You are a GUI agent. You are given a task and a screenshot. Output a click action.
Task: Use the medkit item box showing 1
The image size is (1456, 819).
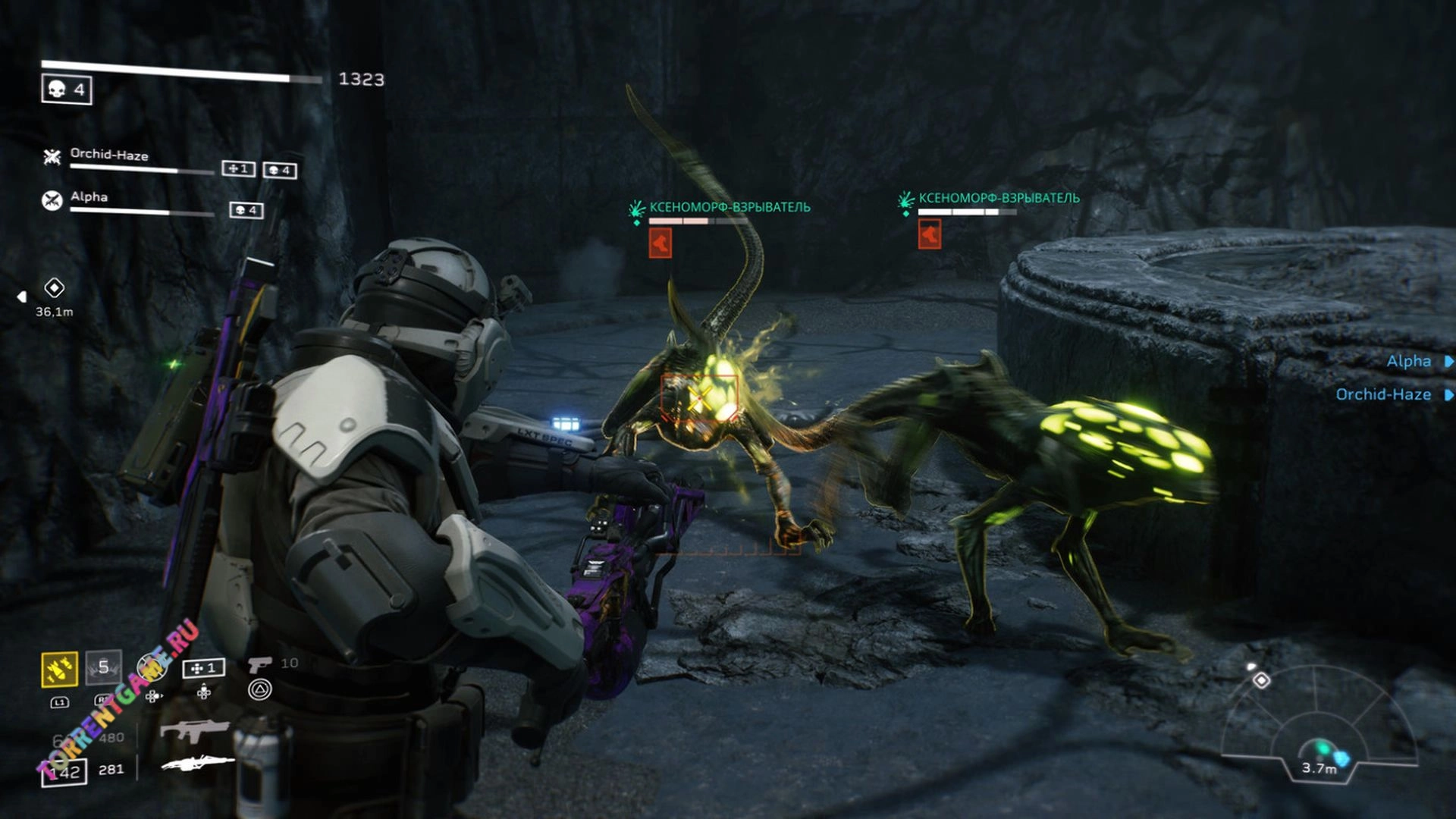pos(203,668)
